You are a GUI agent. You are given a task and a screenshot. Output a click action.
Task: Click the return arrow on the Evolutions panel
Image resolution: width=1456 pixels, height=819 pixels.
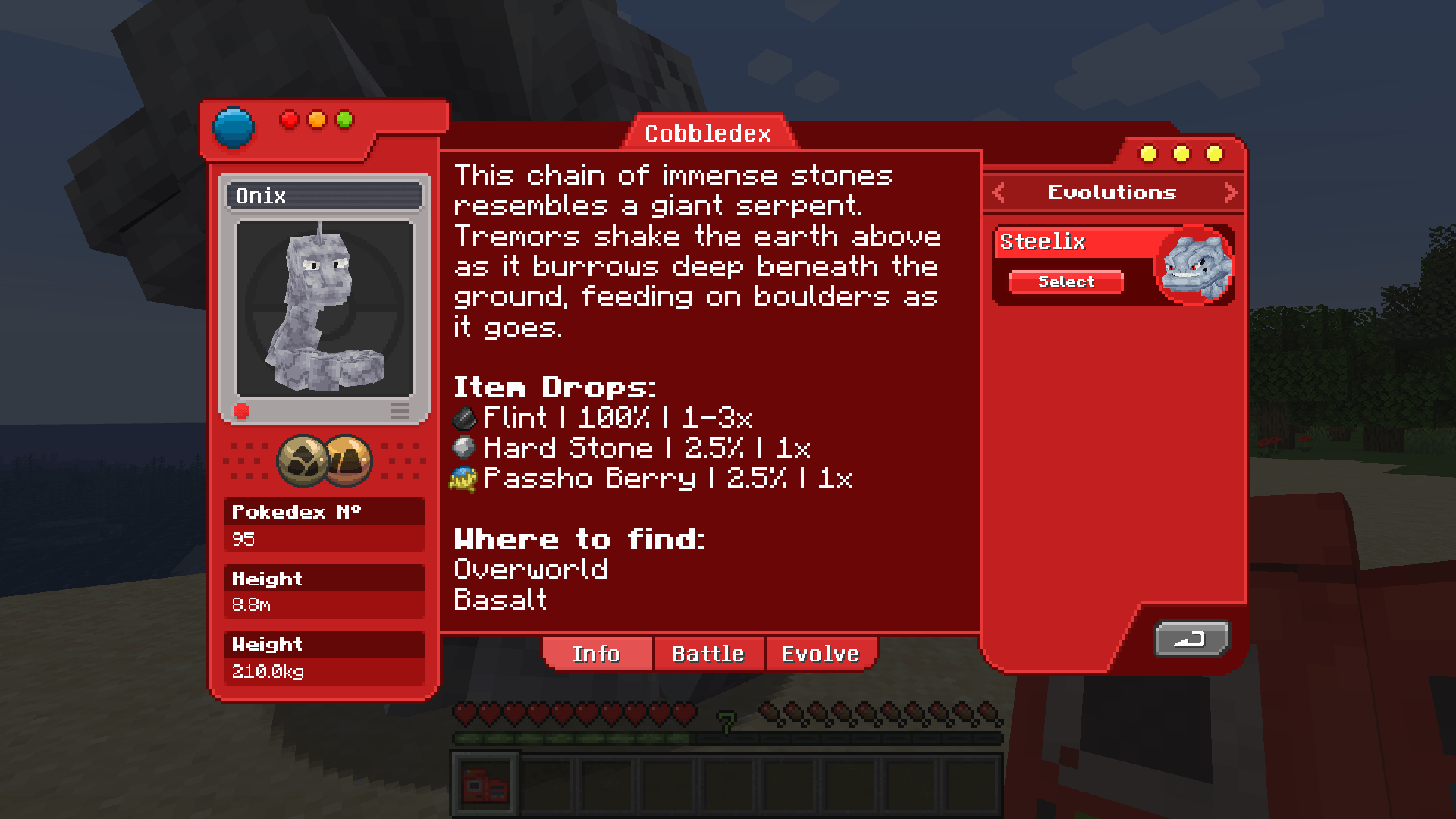tap(1191, 639)
